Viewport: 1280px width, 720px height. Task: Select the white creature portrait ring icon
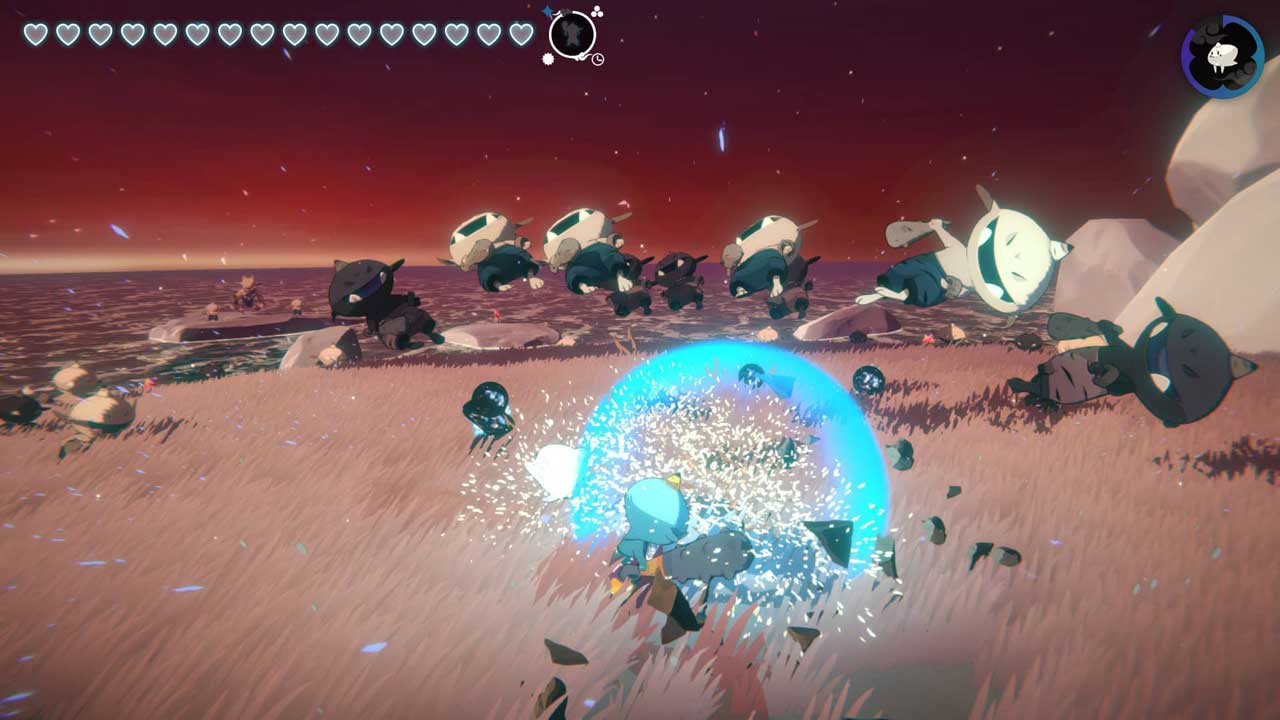[1222, 56]
